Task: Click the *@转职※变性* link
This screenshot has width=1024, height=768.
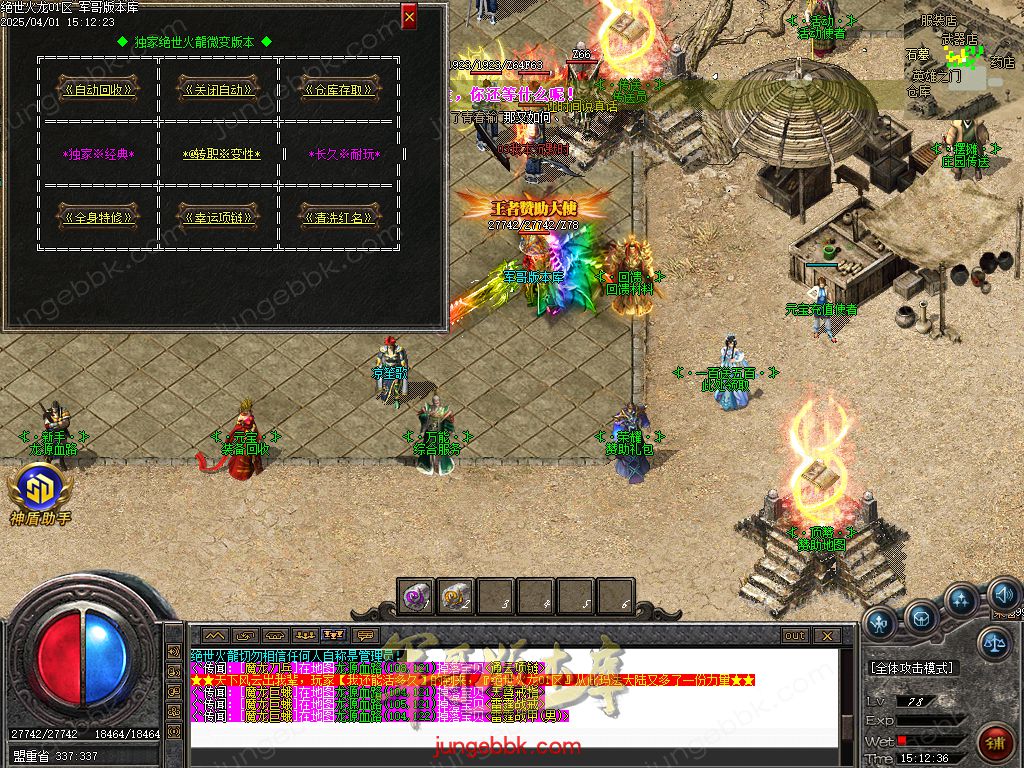Action: point(222,154)
